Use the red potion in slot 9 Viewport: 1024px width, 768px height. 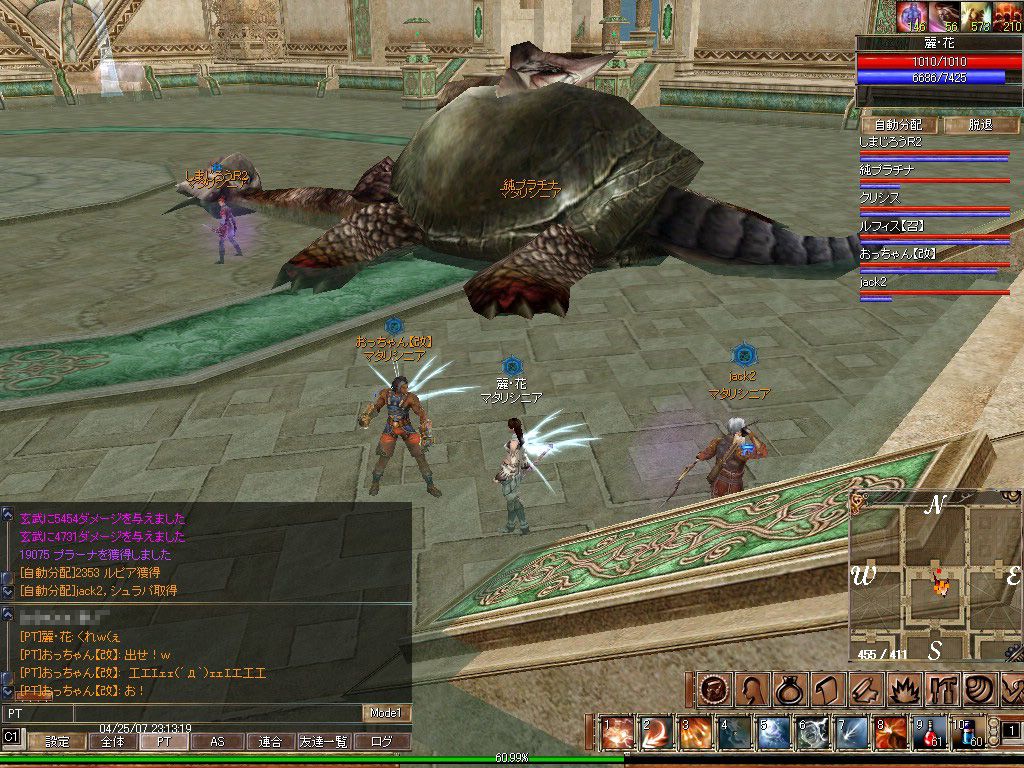click(x=933, y=734)
